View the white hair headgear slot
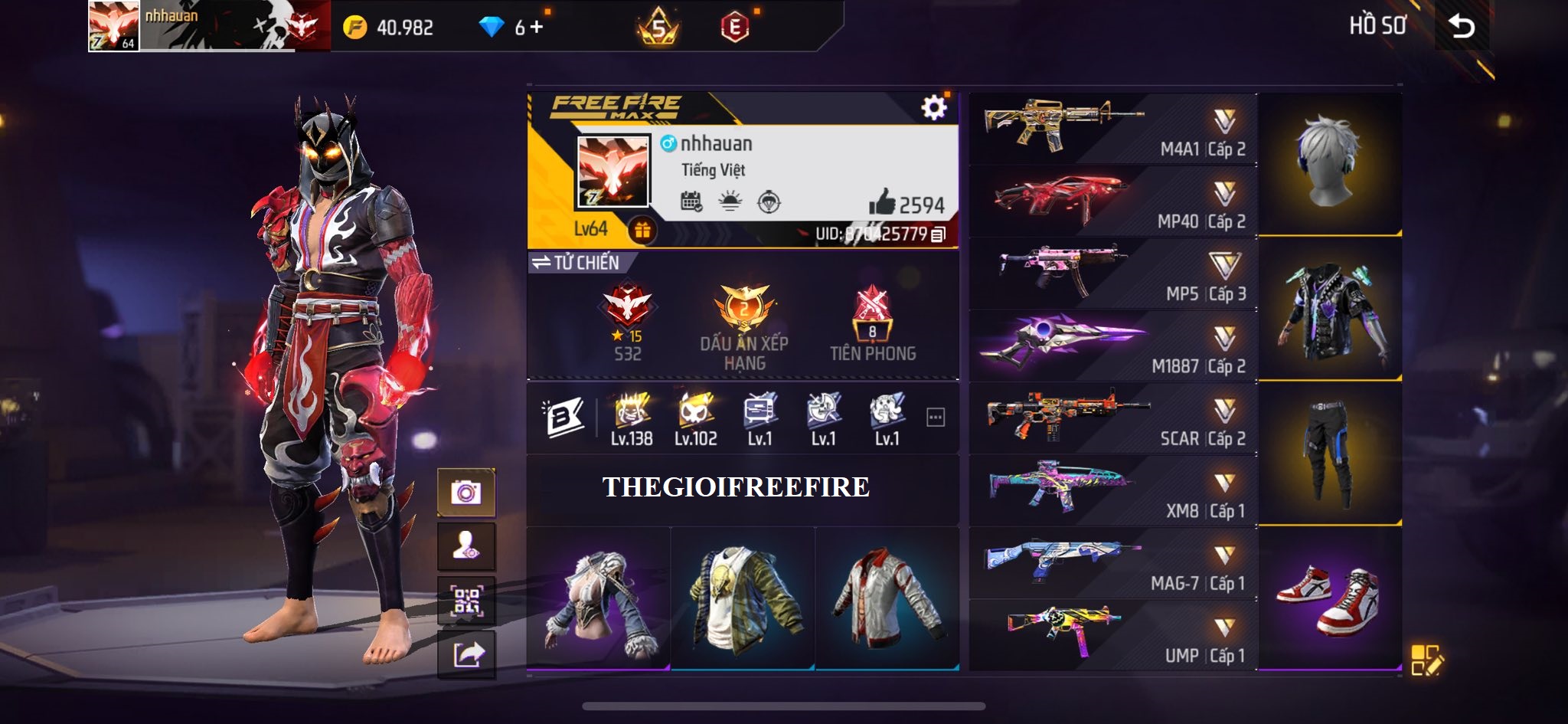The width and height of the screenshot is (1568, 724). pyautogui.click(x=1329, y=163)
